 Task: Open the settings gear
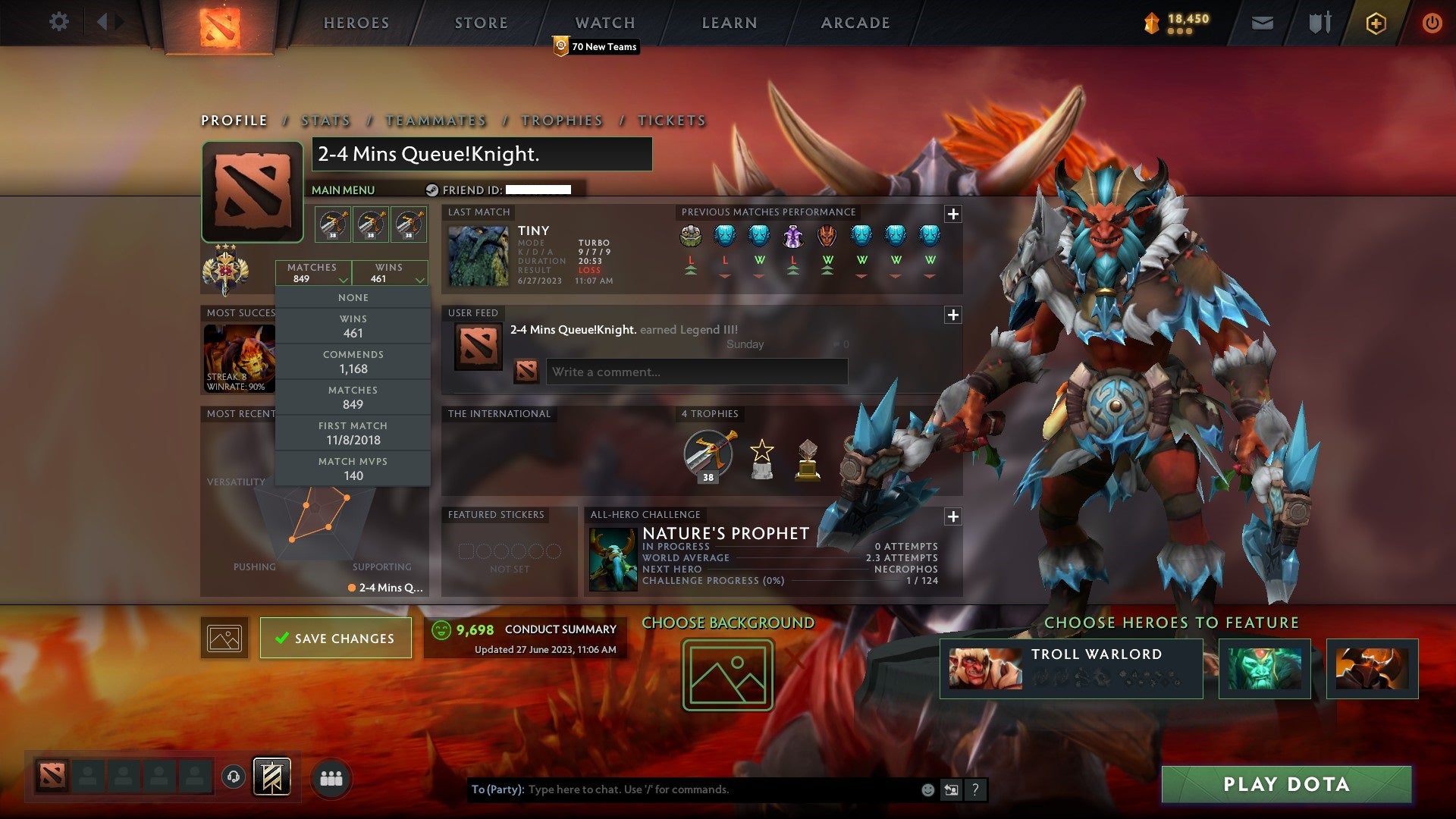(59, 22)
